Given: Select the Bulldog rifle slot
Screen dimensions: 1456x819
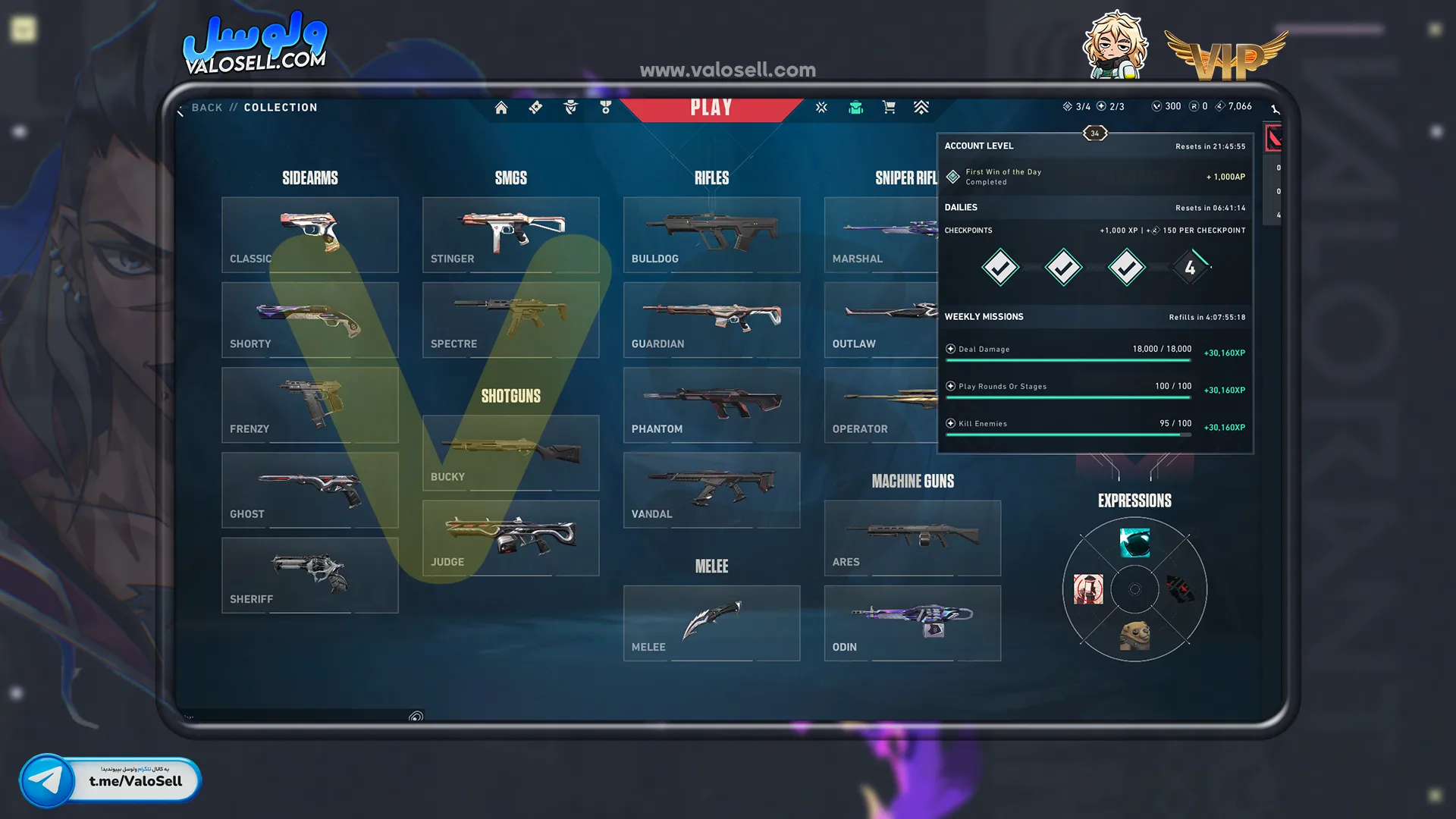Looking at the screenshot, I should tap(711, 235).
